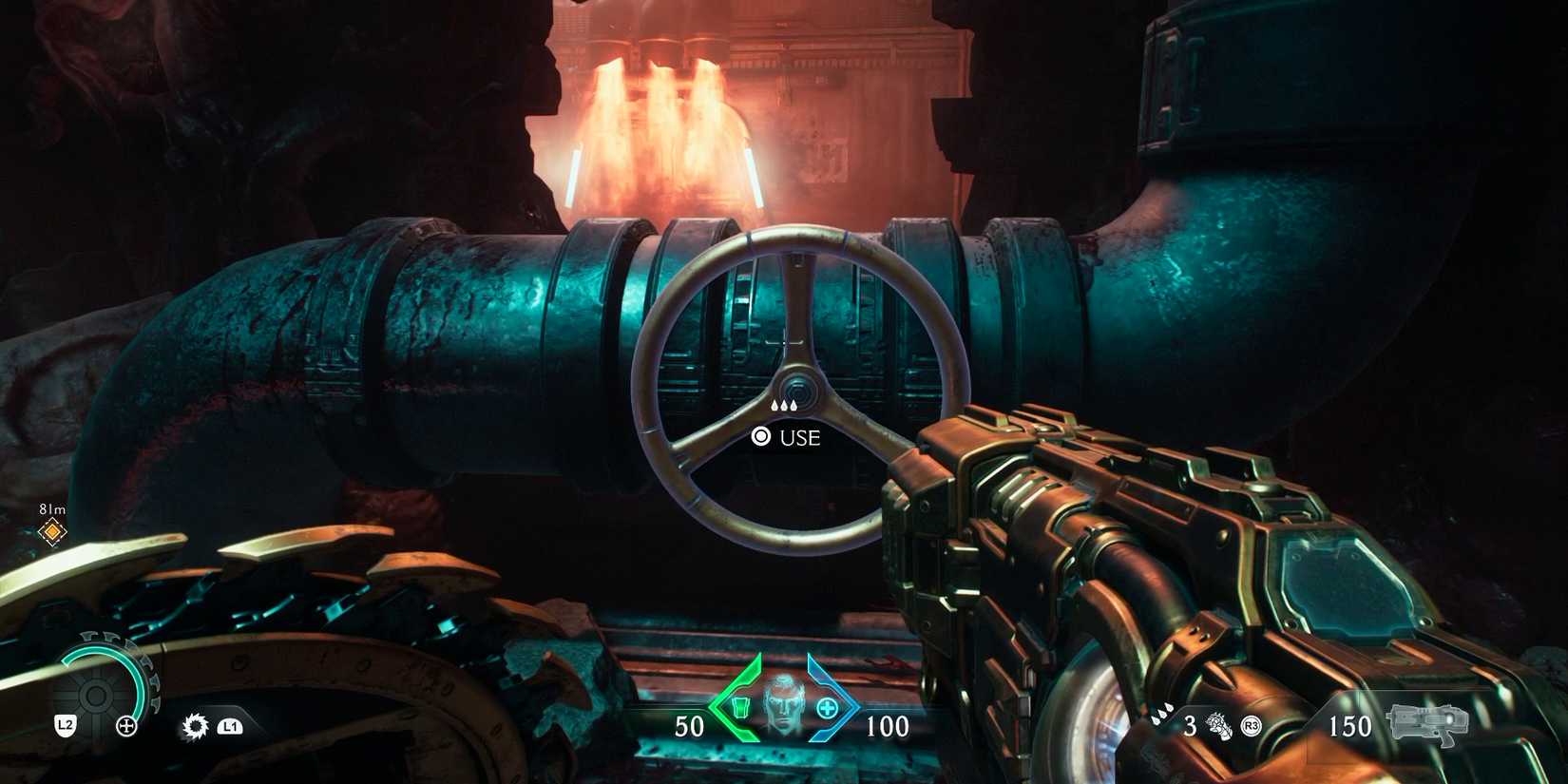The image size is (1568, 784).
Task: Click the crosshair icon on the ability wheel
Action: (x=126, y=726)
